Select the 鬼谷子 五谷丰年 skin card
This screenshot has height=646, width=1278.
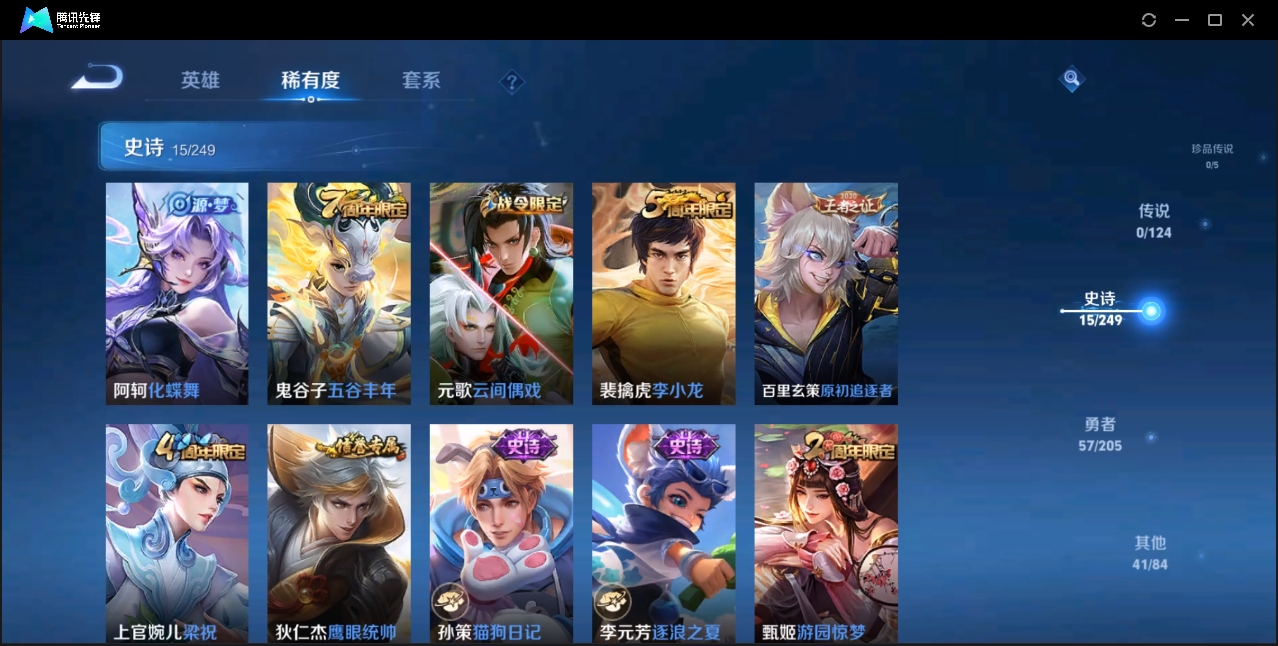click(339, 293)
